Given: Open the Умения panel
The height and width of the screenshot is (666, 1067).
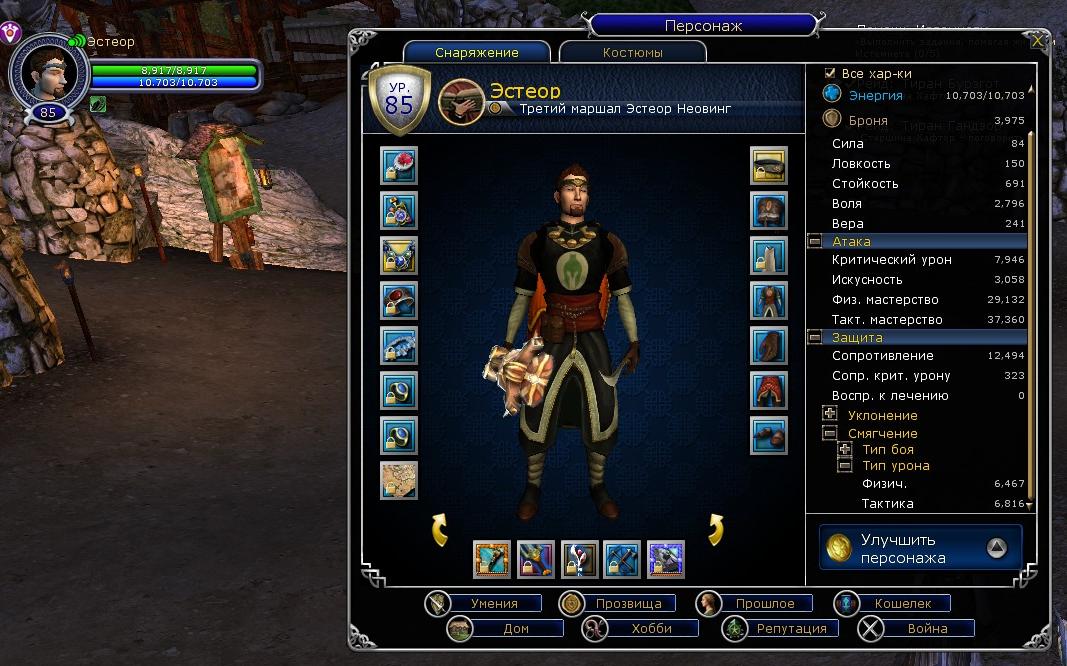Looking at the screenshot, I should pos(493,603).
